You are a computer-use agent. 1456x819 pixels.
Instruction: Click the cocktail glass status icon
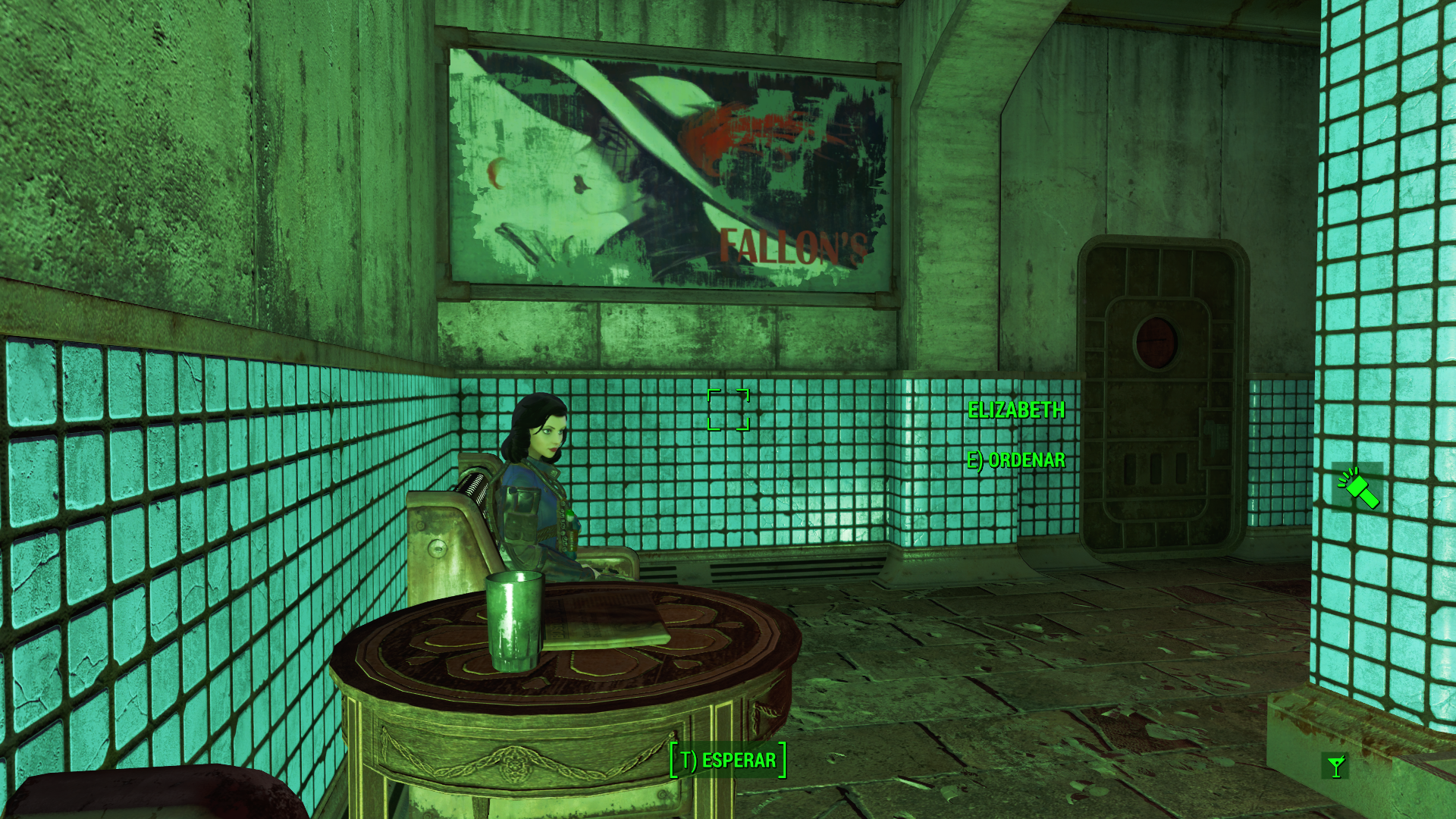click(1335, 766)
